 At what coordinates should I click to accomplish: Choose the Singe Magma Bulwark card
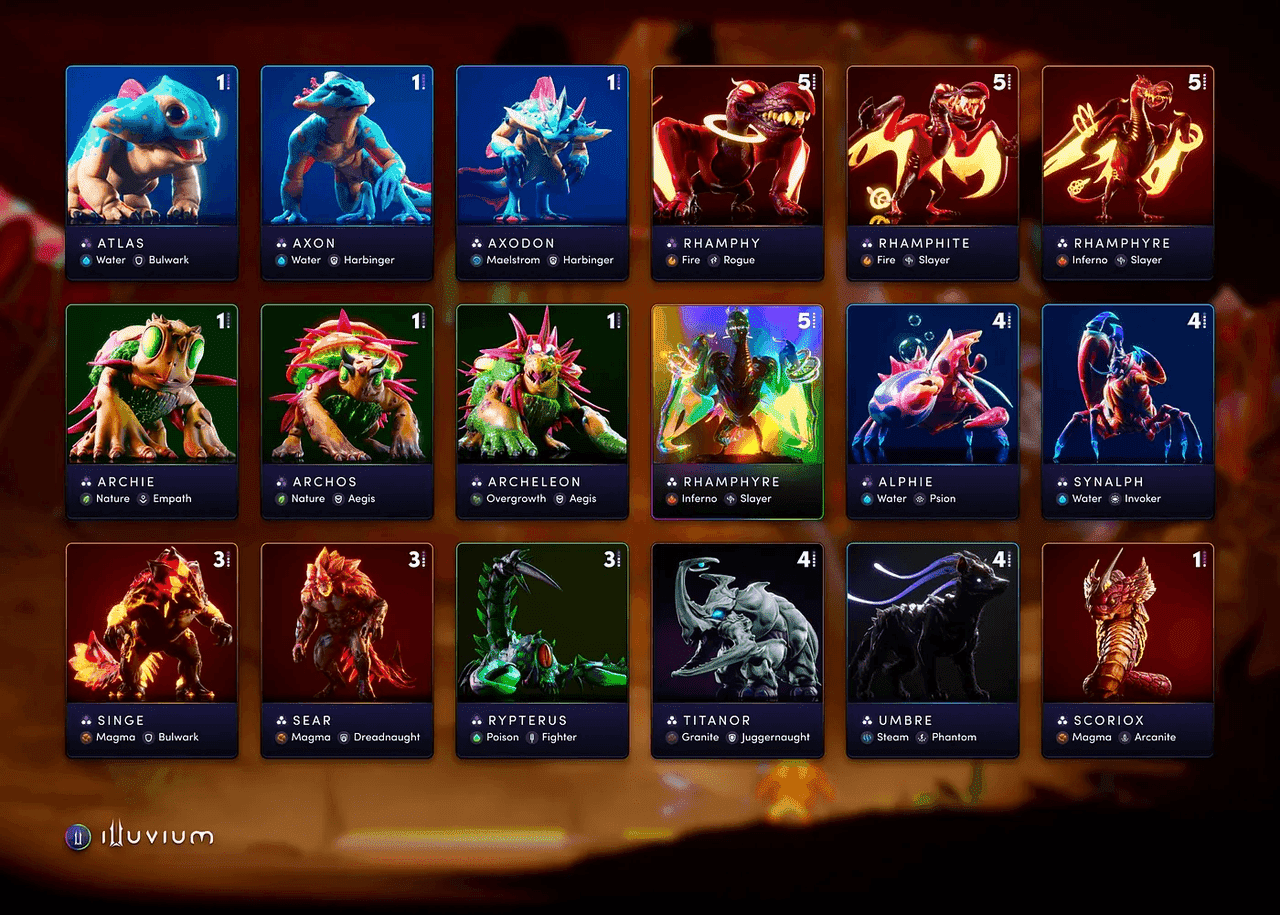pos(152,650)
